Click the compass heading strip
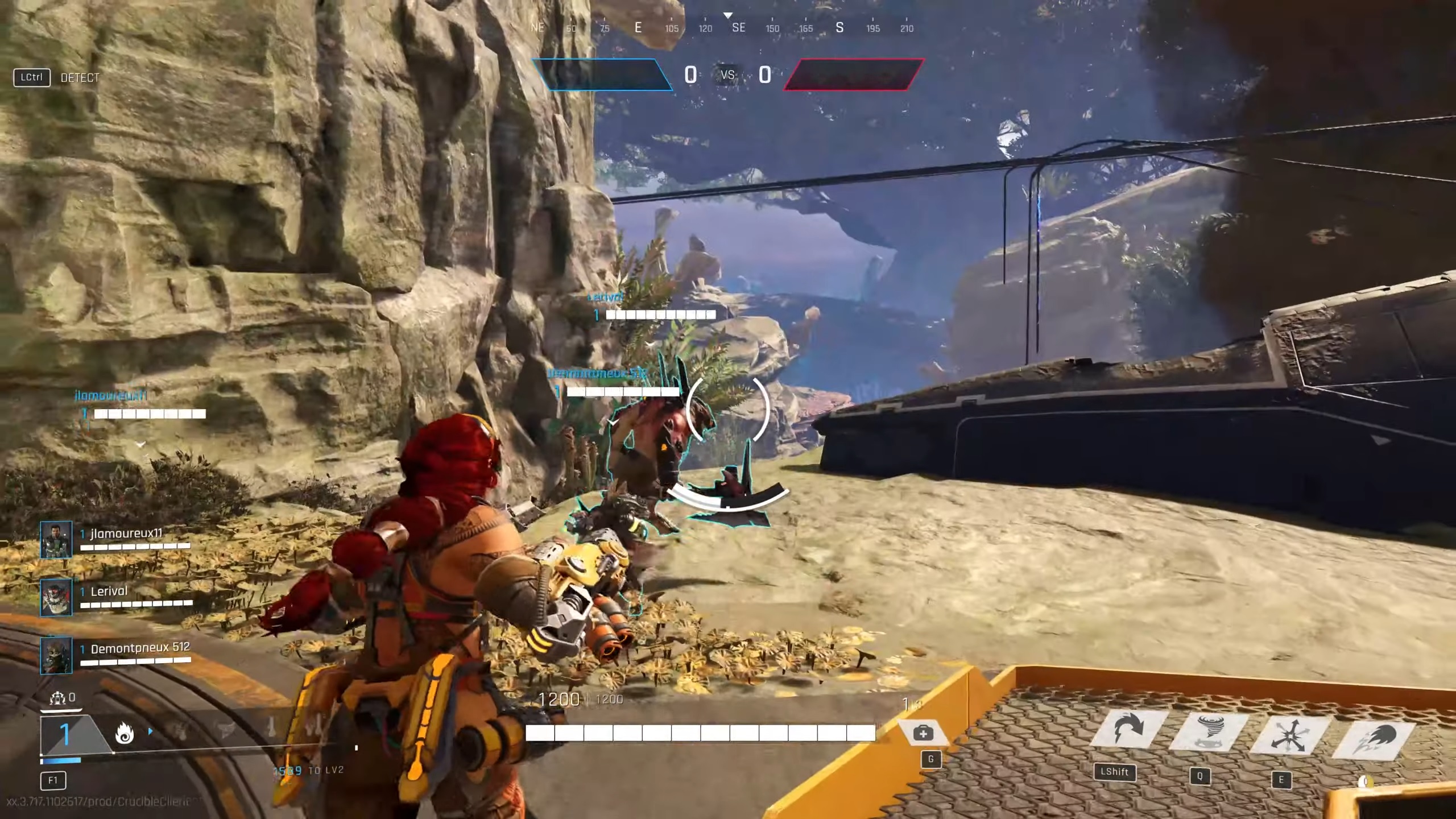The height and width of the screenshot is (819, 1456). (722, 27)
